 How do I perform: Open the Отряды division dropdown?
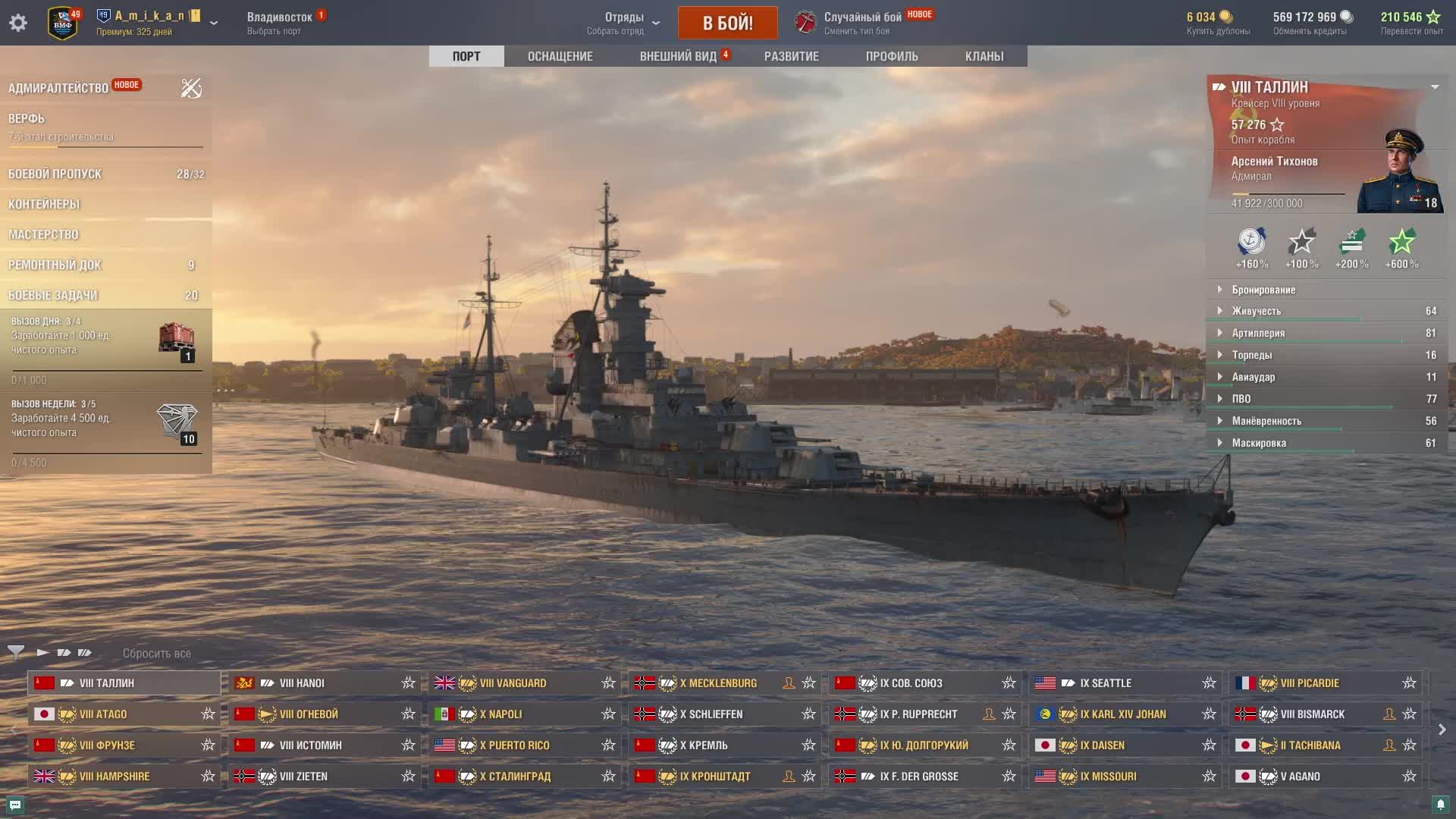624,23
